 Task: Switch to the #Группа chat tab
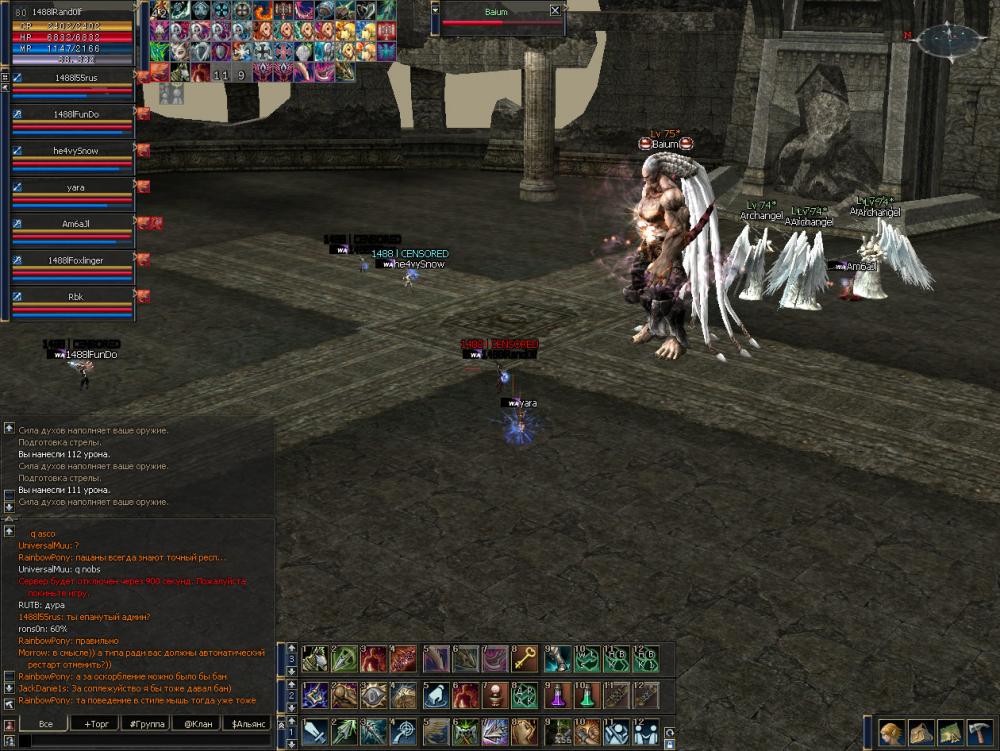click(147, 723)
